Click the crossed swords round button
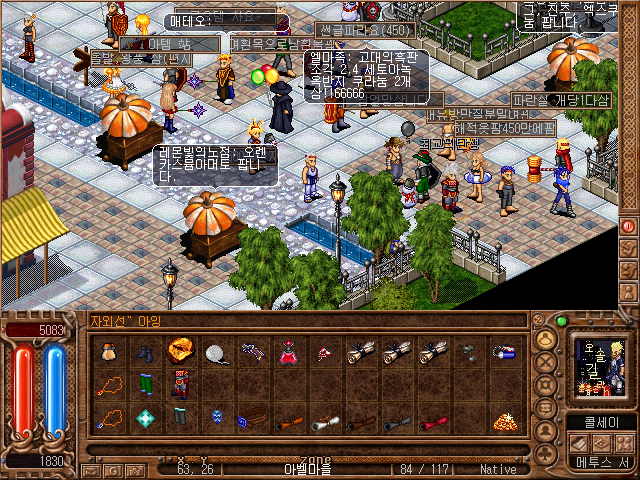 (x=547, y=363)
